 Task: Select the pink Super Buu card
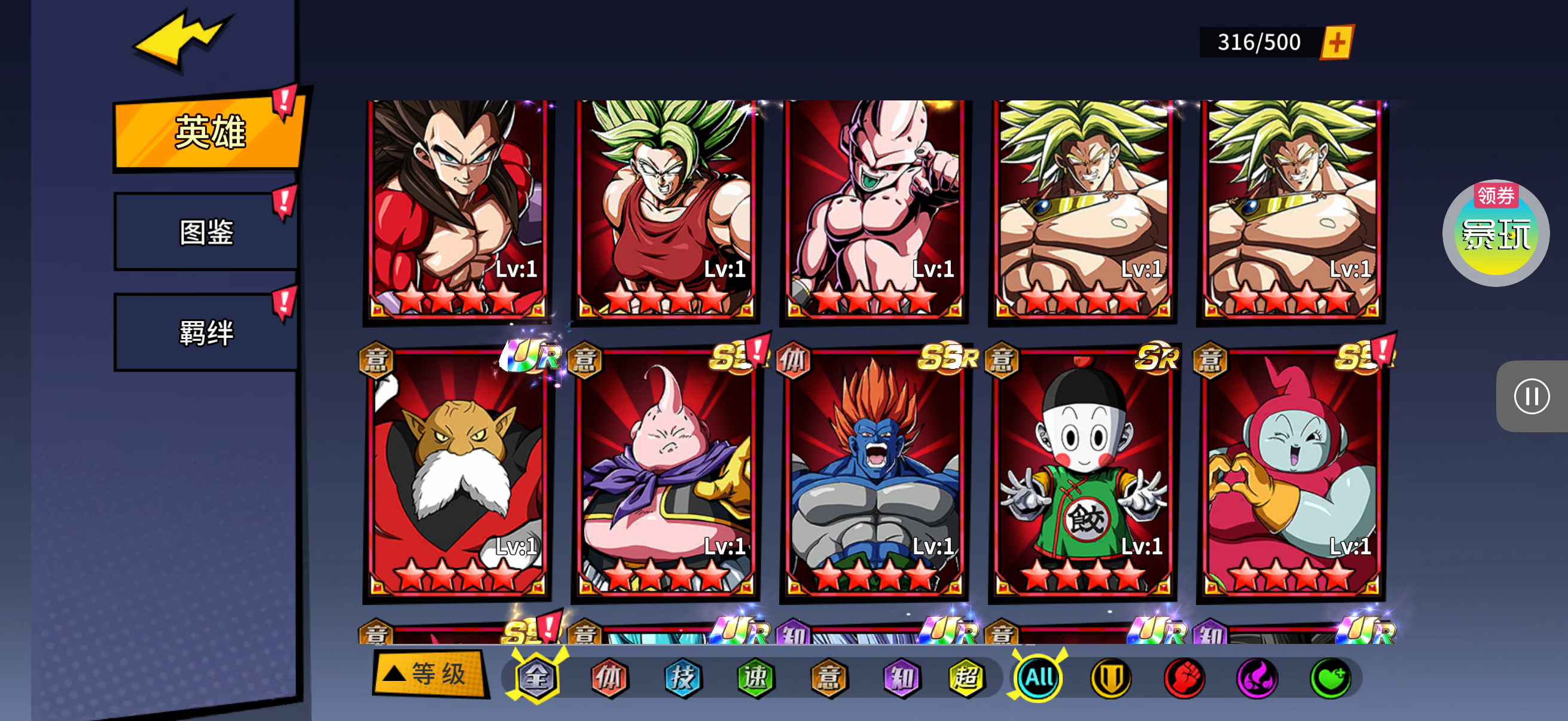(874, 209)
